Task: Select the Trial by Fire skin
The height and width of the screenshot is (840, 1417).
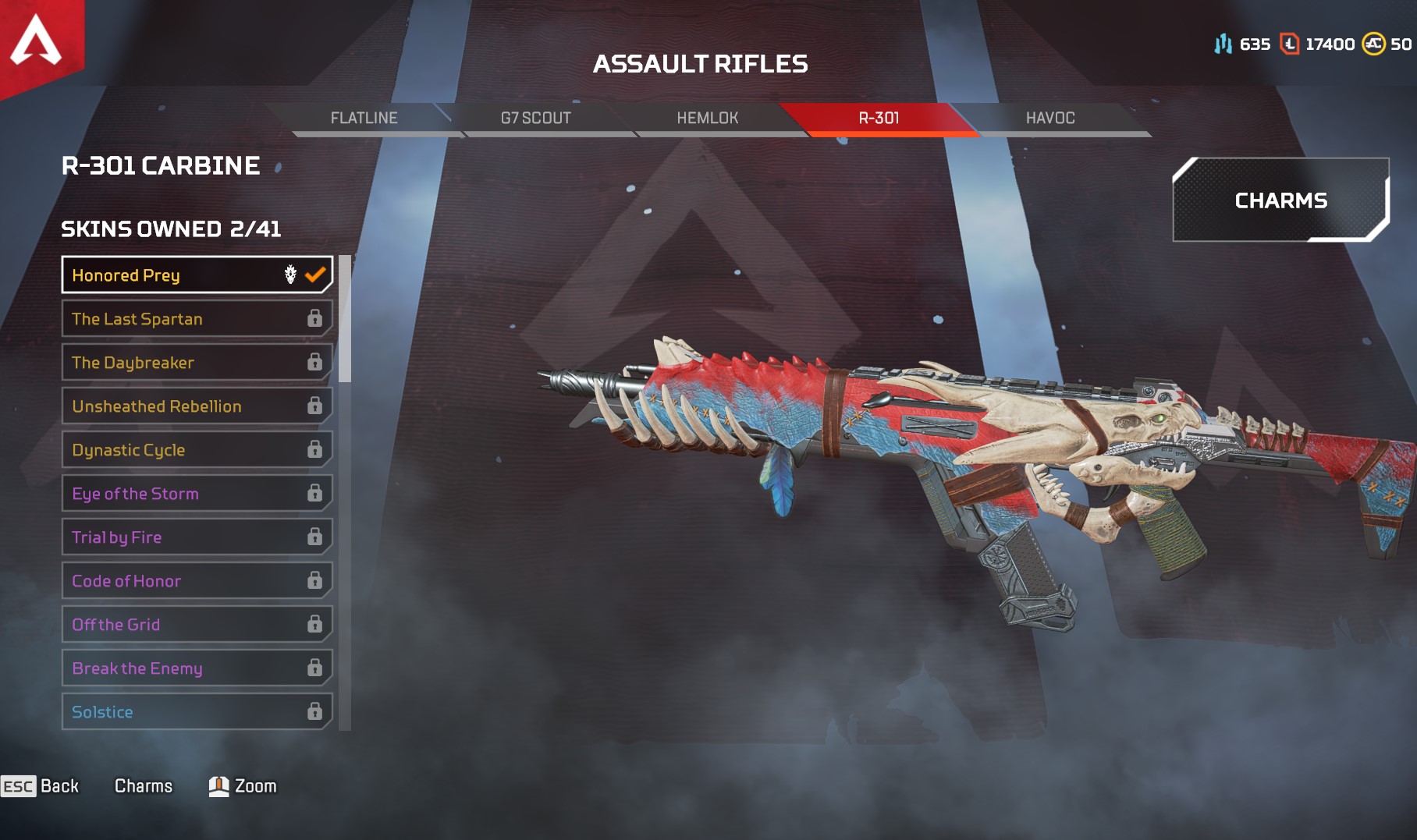Action: tap(195, 537)
